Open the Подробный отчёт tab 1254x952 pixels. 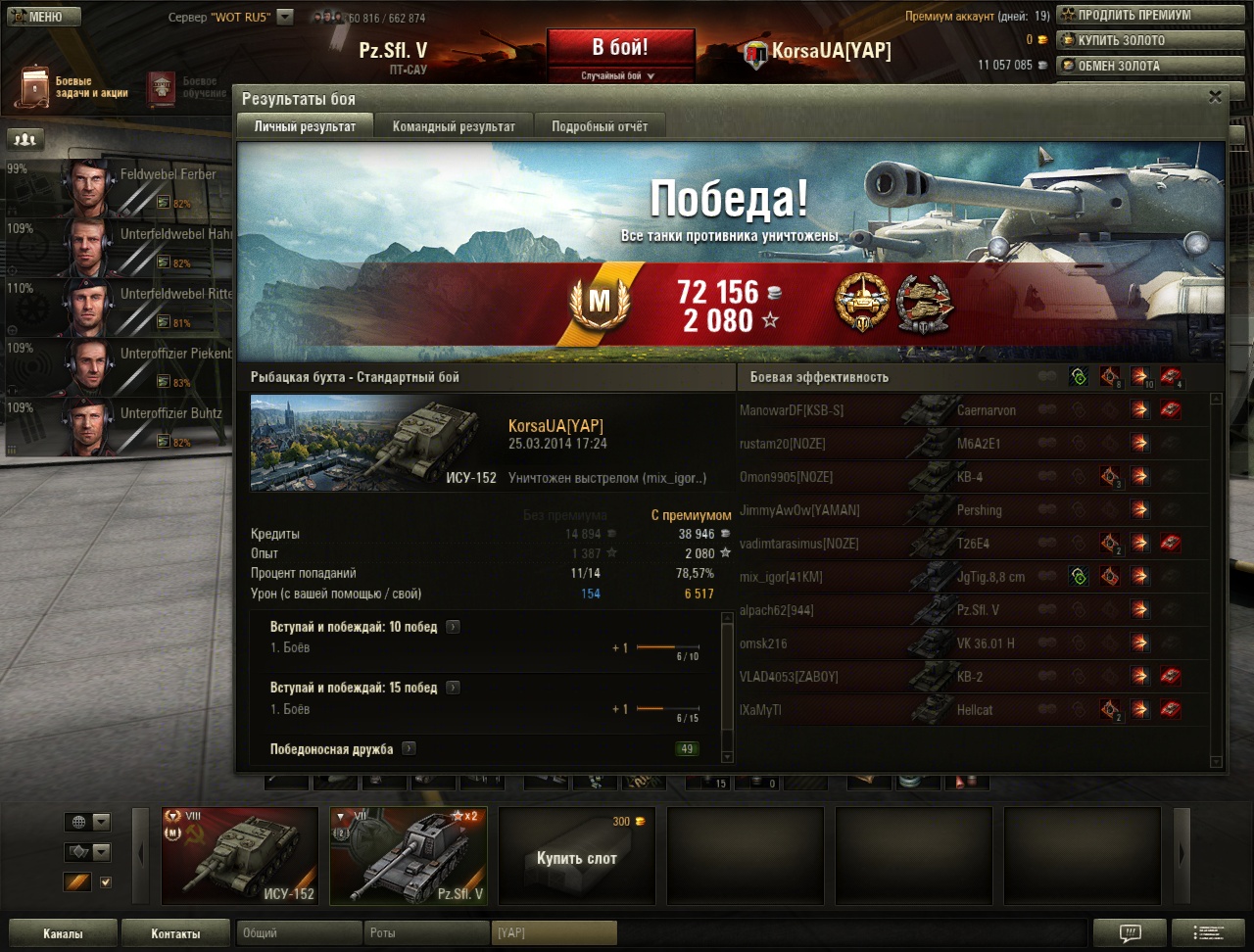coord(600,126)
